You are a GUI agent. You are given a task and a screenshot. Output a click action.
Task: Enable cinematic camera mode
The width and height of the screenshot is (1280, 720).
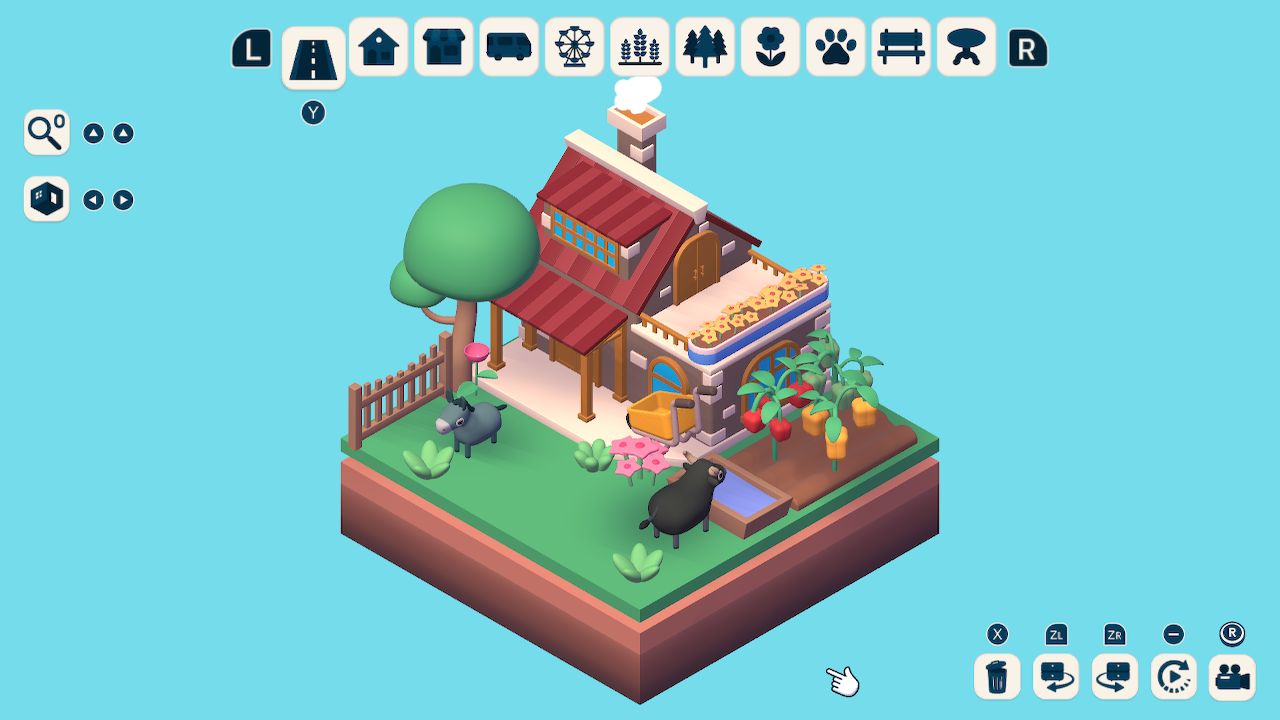[1232, 677]
